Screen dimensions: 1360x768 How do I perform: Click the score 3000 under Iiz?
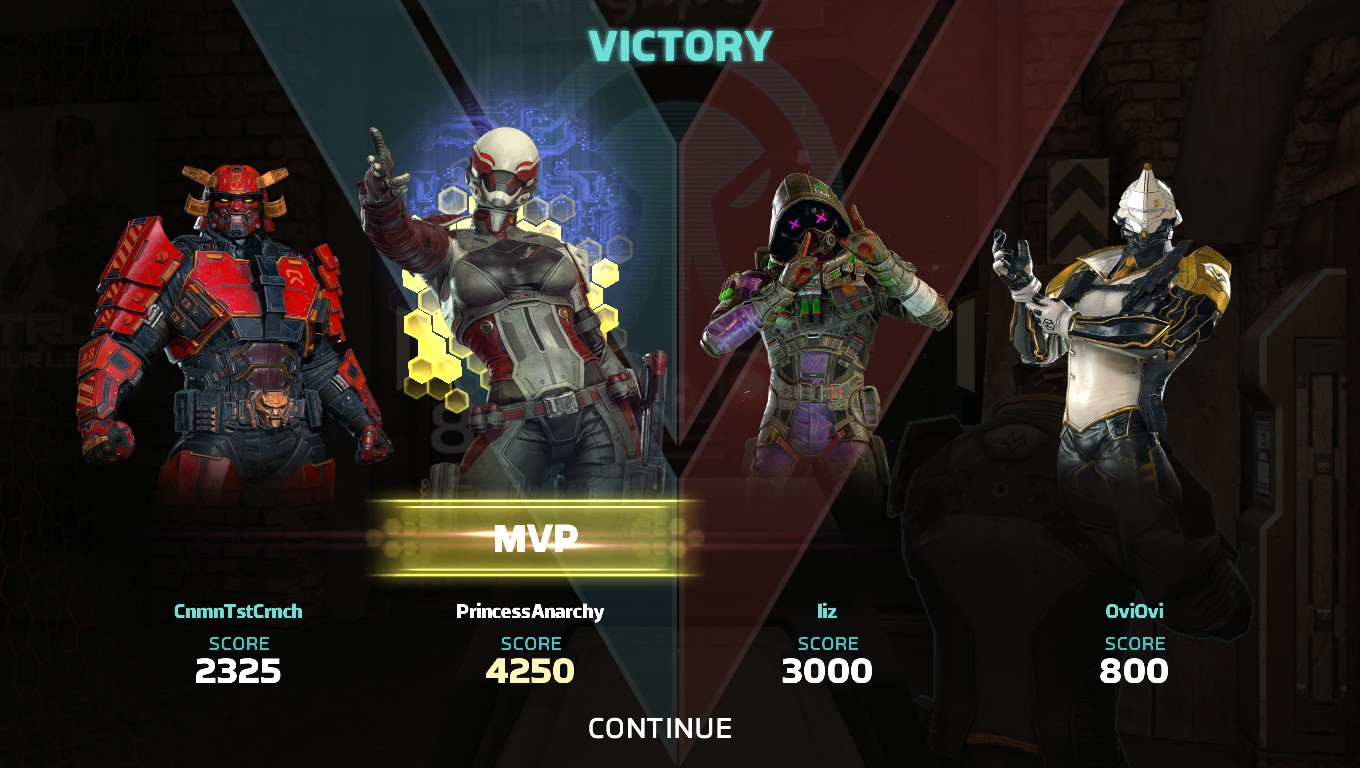point(828,673)
